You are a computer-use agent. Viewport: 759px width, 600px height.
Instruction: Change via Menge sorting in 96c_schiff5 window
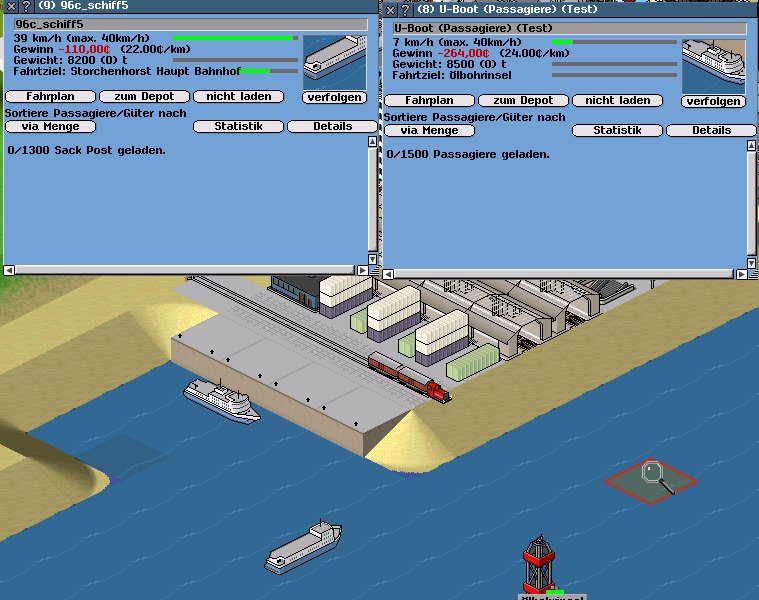[x=50, y=127]
